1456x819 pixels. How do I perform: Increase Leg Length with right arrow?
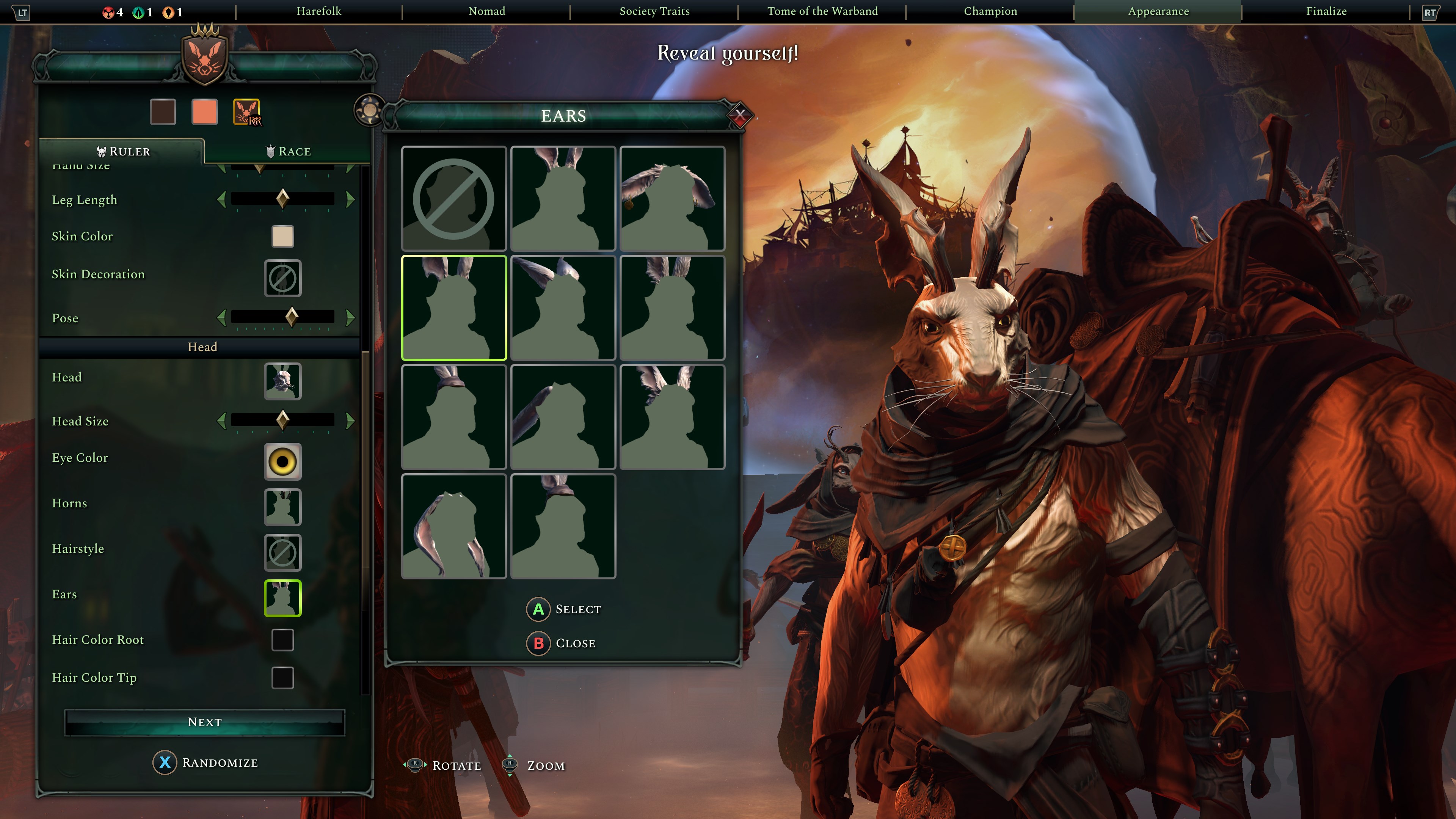[350, 199]
